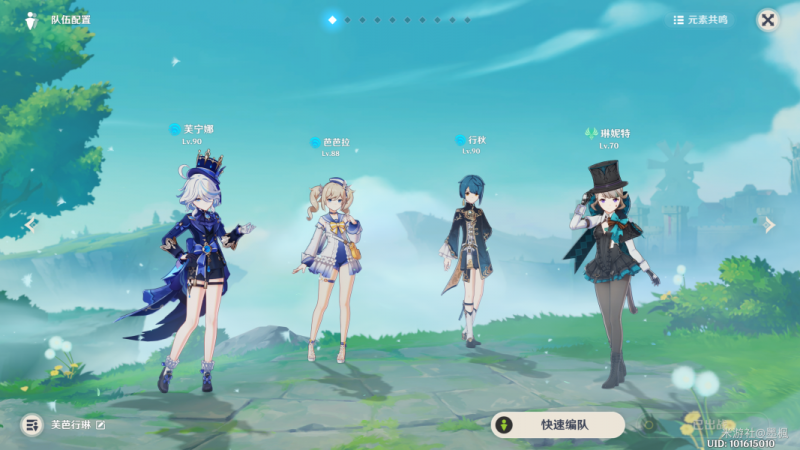Click the 快速编队 quick setup button

(x=557, y=425)
